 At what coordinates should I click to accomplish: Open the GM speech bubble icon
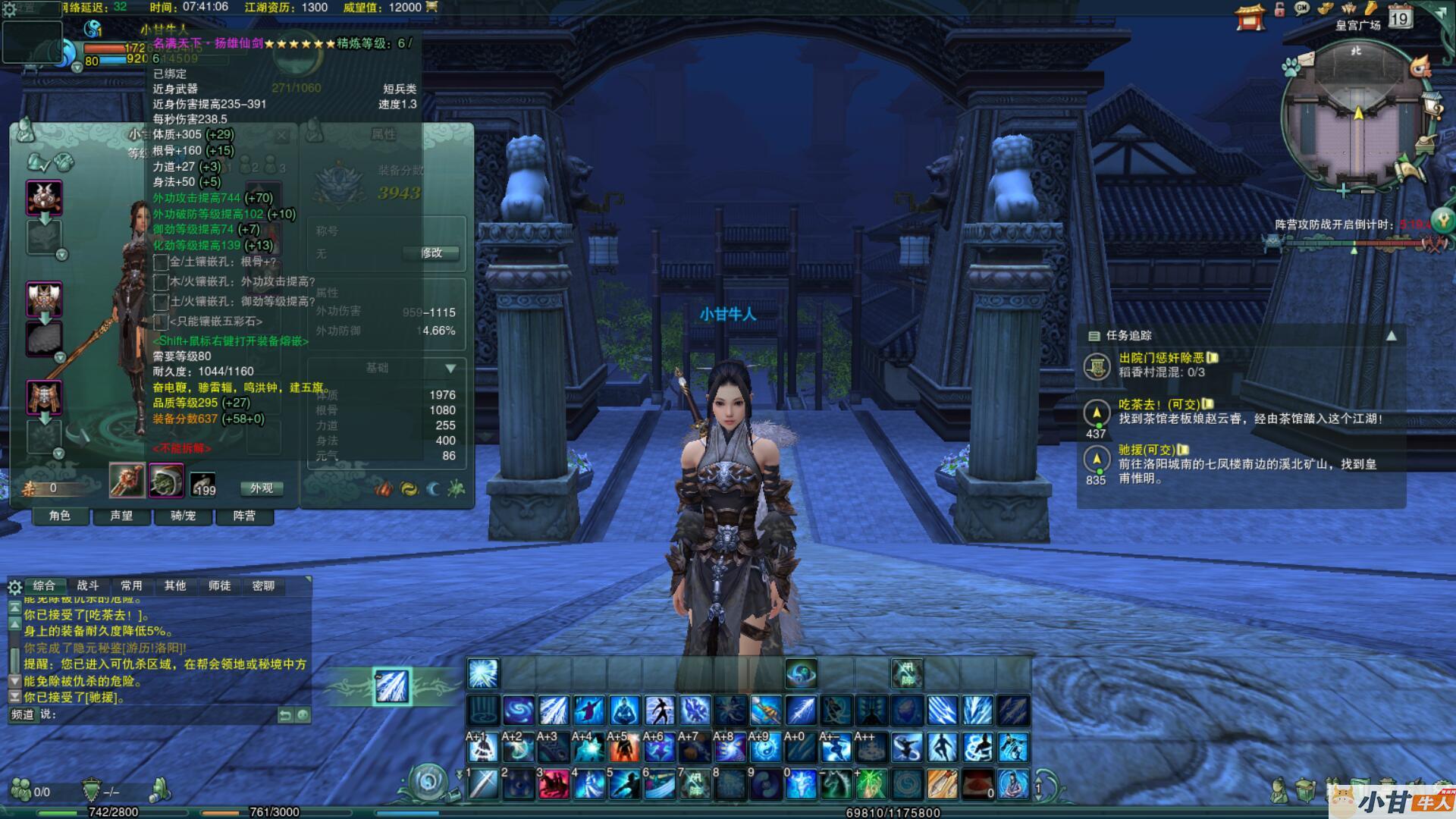point(1302,9)
